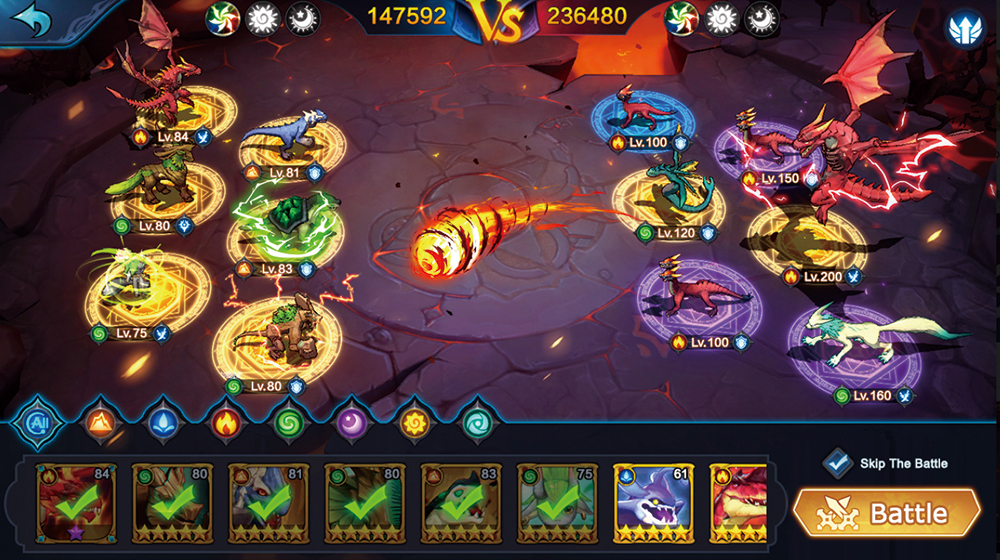Go back using the arrow button
Image resolution: width=1000 pixels, height=560 pixels.
click(x=30, y=21)
